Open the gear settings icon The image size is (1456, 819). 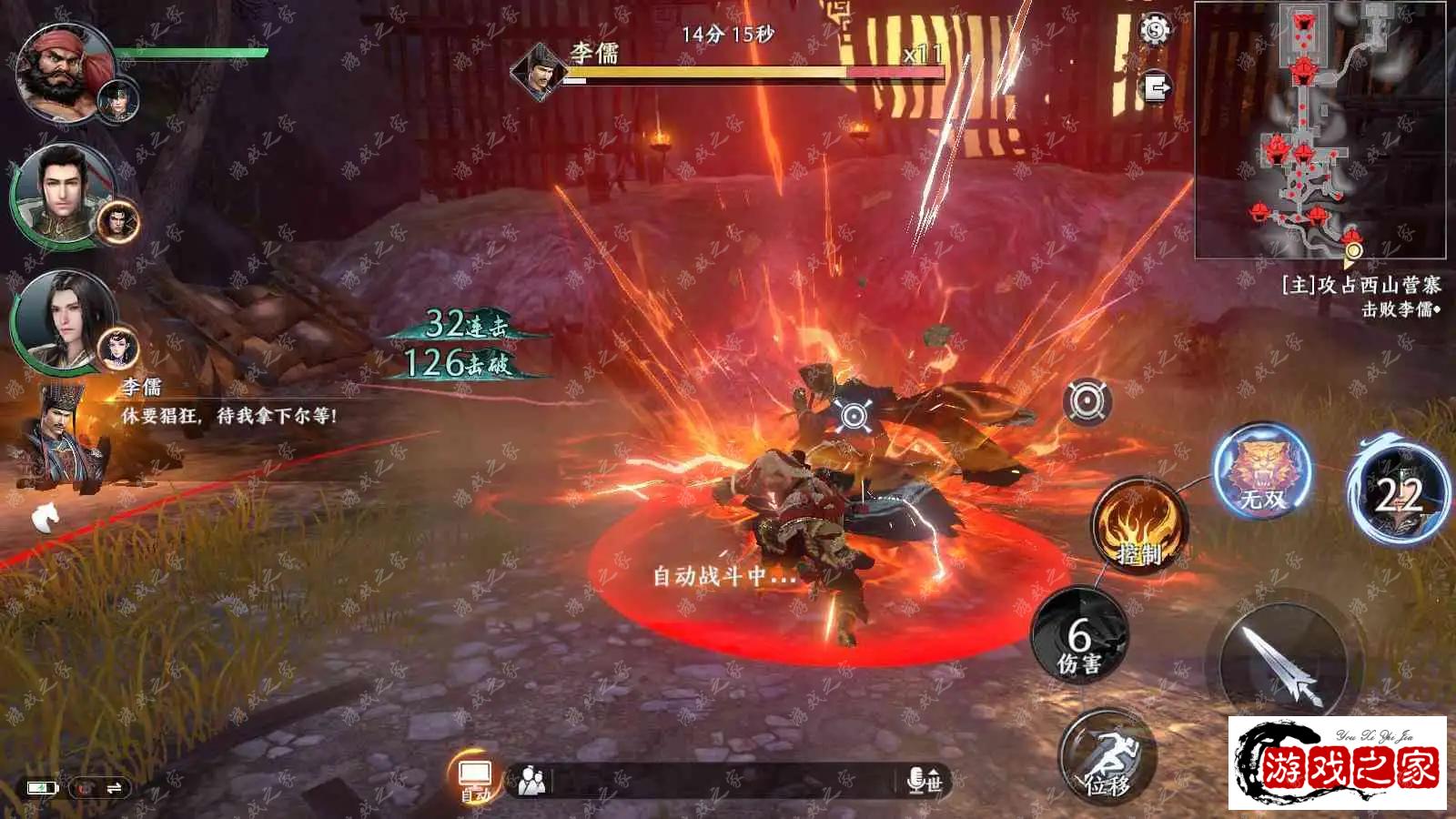pyautogui.click(x=1155, y=31)
